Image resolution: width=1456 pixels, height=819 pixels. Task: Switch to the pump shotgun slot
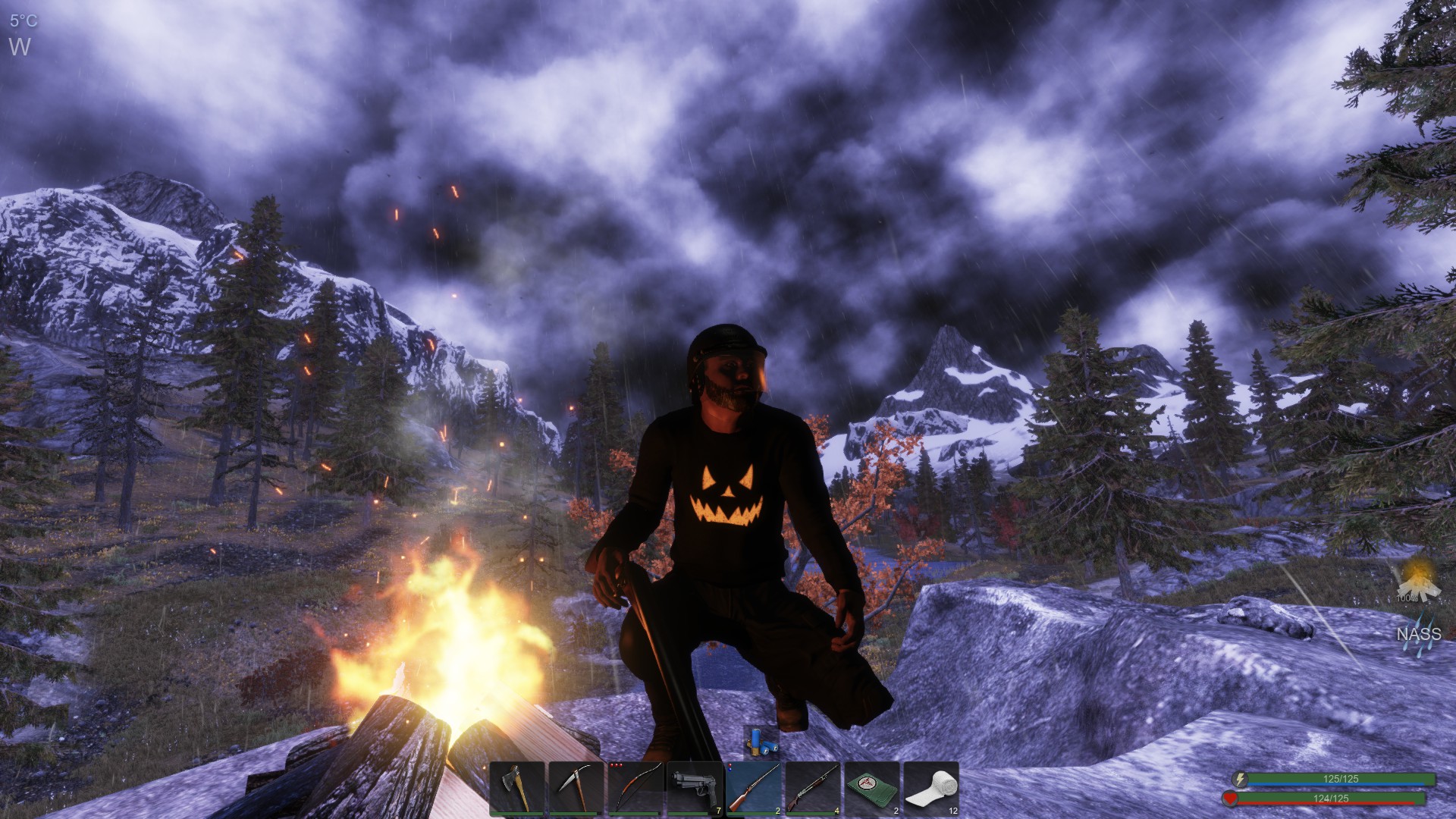pyautogui.click(x=813, y=789)
